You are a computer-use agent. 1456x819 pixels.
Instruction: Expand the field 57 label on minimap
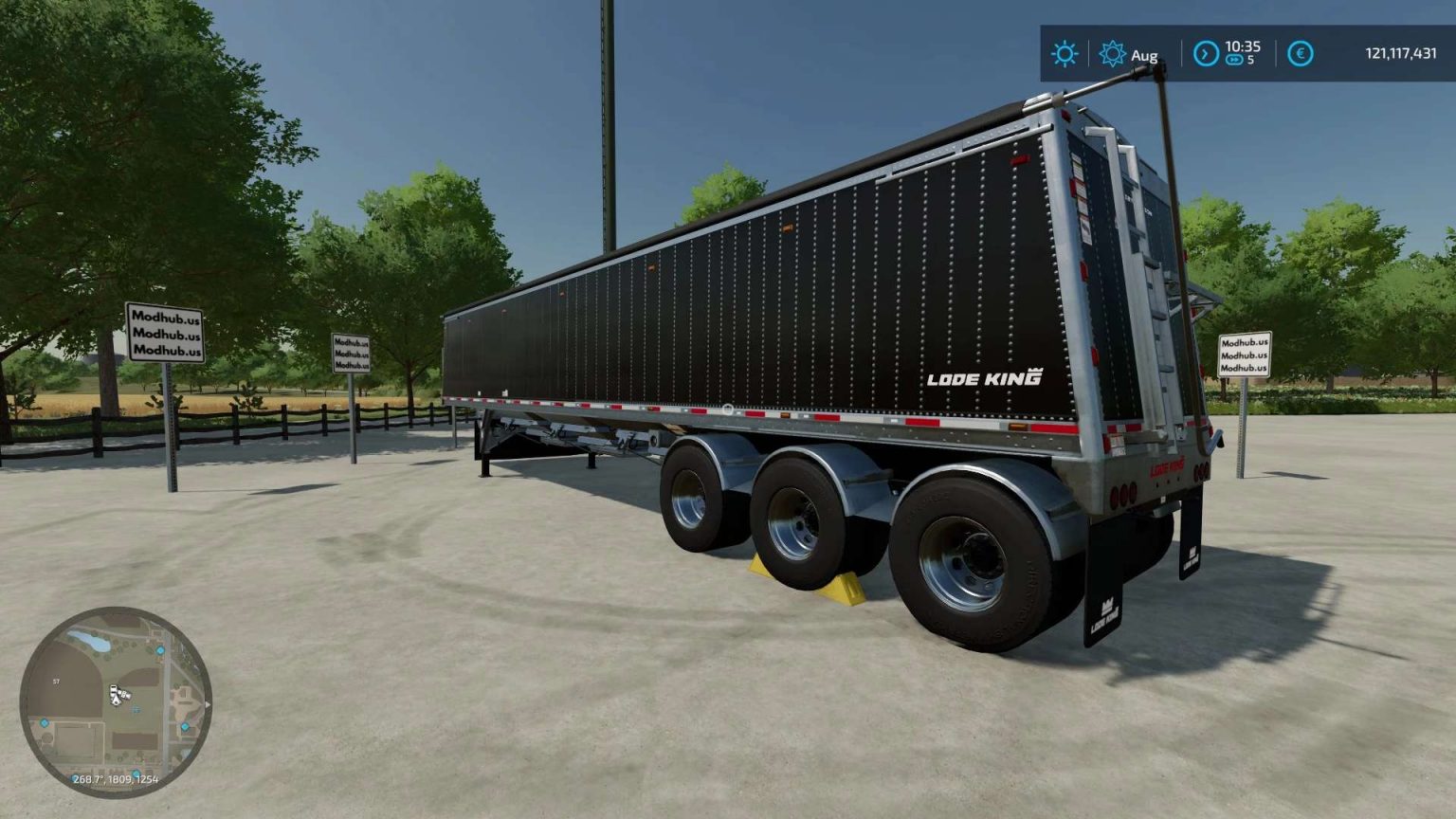(56, 681)
